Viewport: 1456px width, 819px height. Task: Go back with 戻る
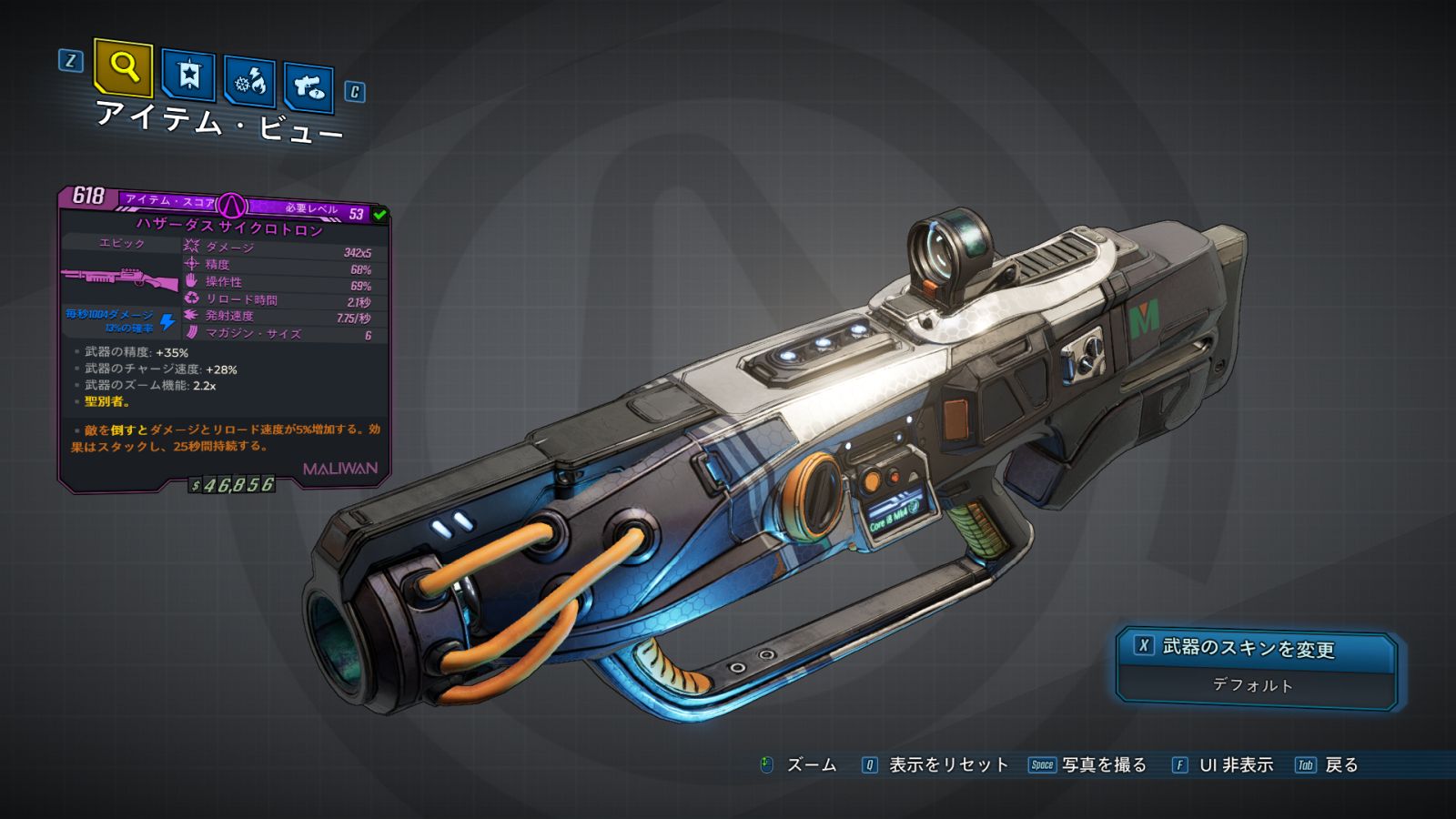pos(1328,765)
